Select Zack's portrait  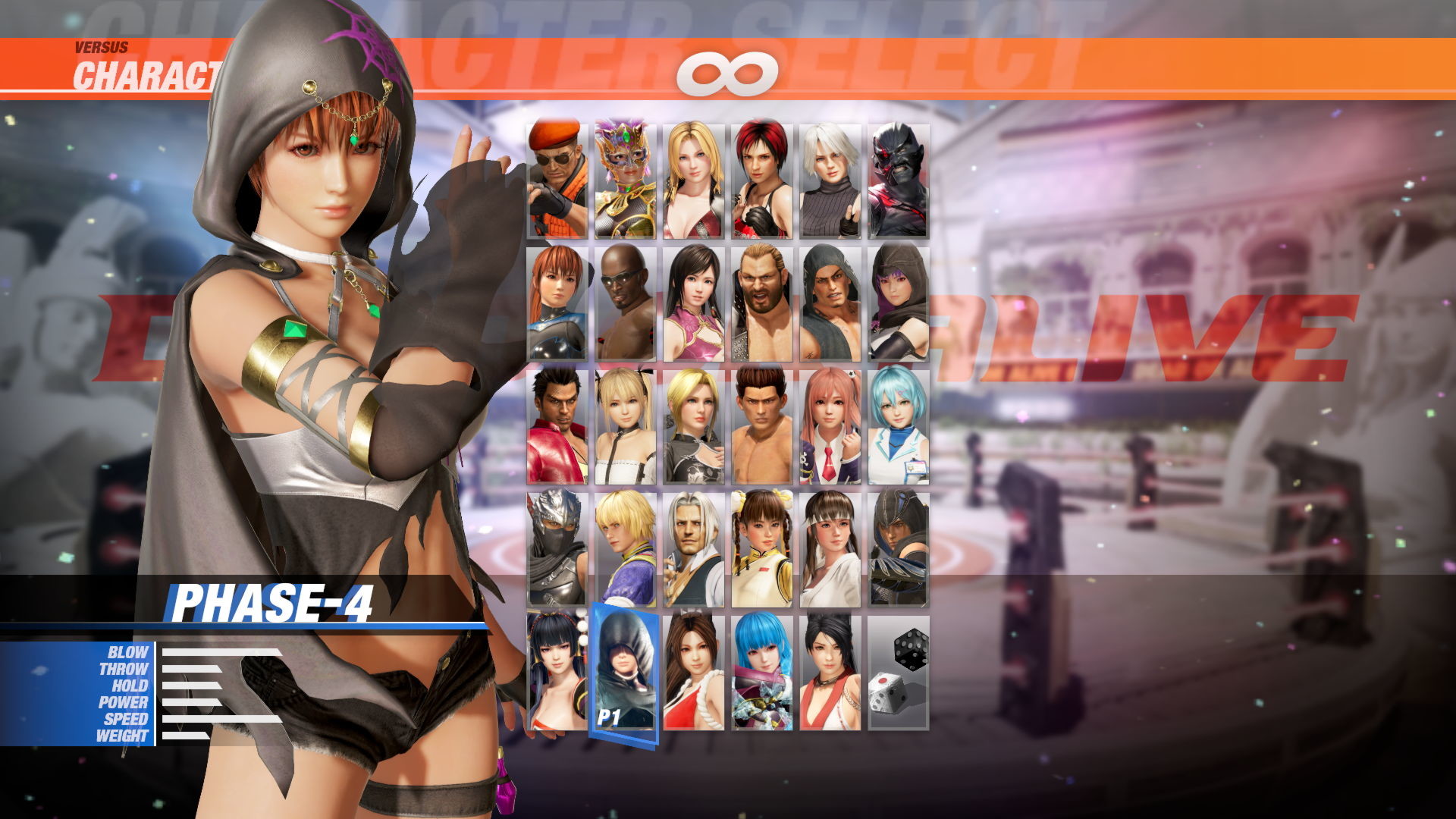pyautogui.click(x=623, y=303)
